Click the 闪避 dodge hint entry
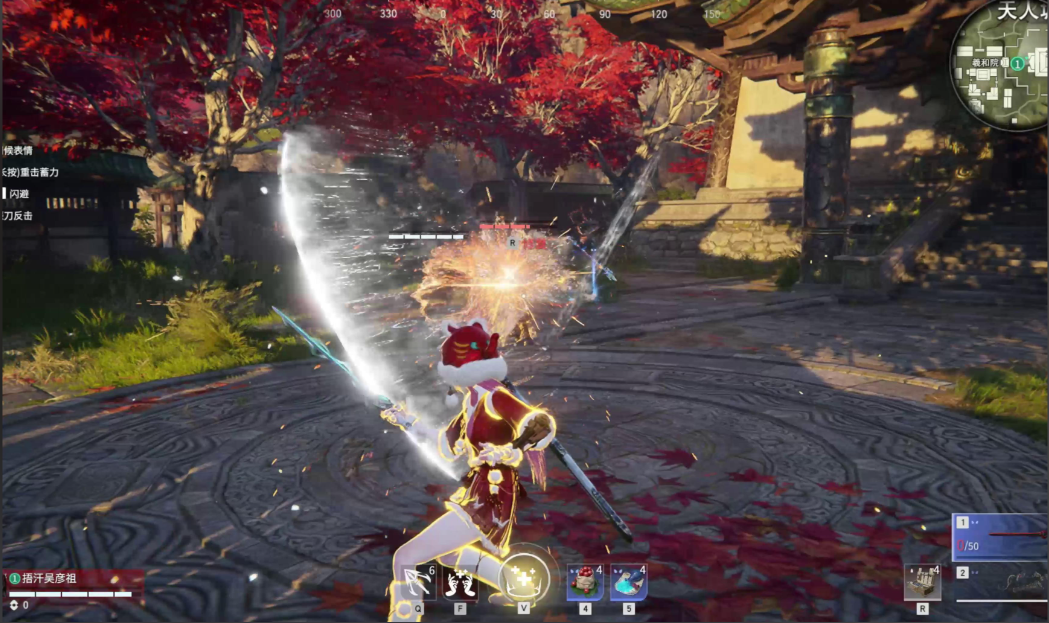 pyautogui.click(x=20, y=193)
